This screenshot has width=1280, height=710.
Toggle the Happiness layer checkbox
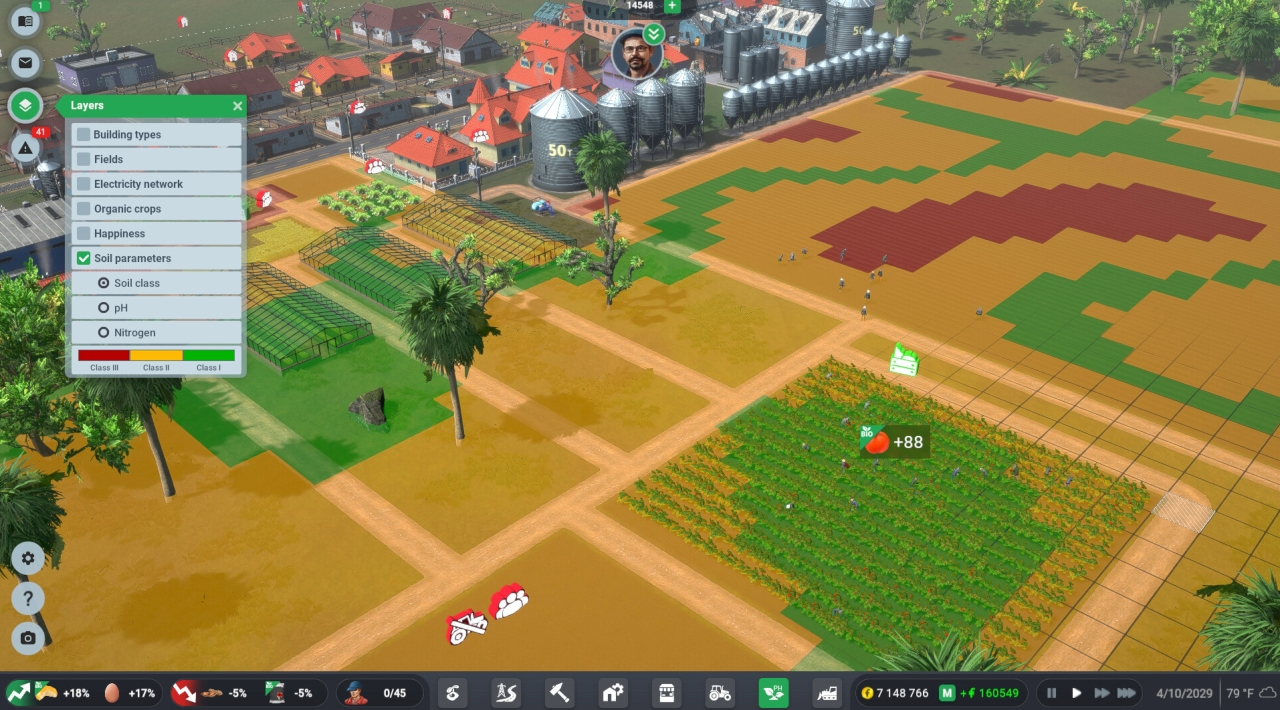coord(84,233)
